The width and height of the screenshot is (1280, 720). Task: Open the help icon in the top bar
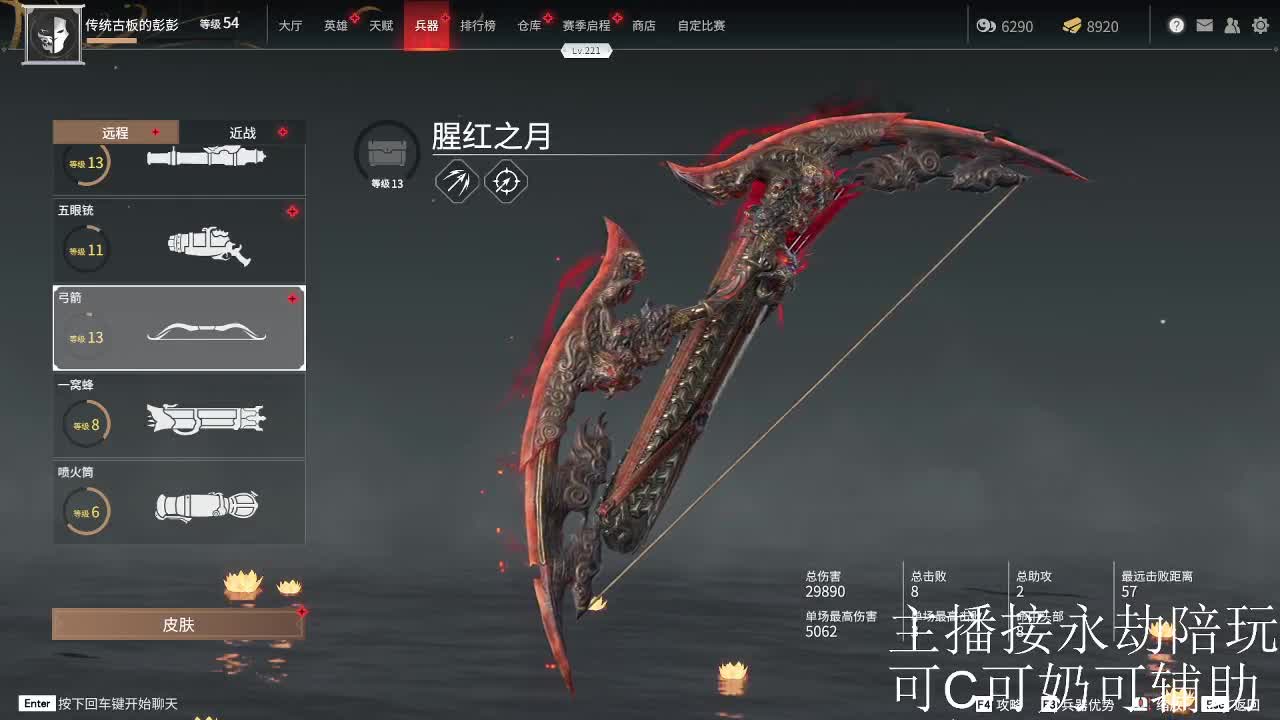pos(1176,25)
